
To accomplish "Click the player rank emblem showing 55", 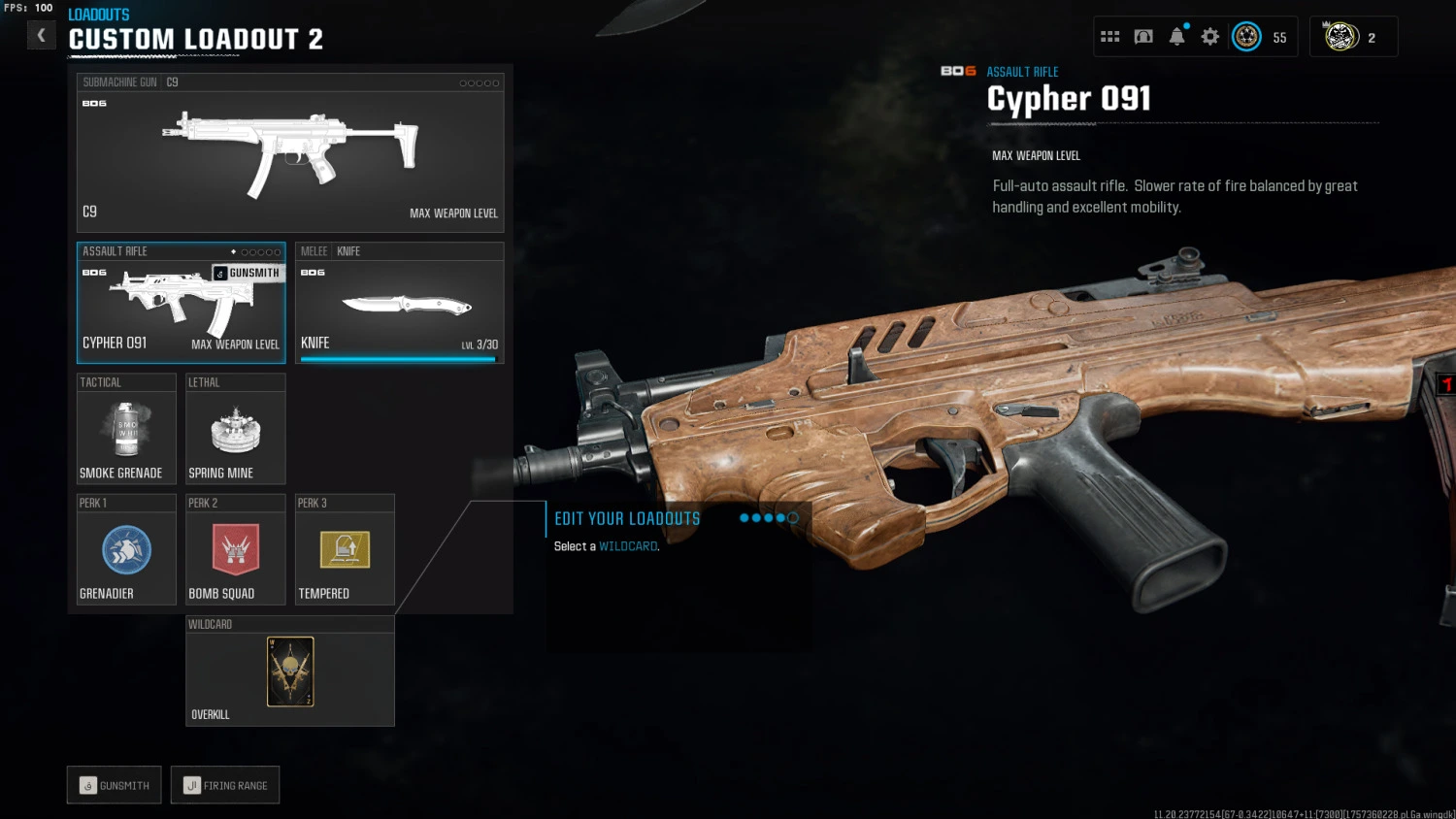I will click(1247, 37).
